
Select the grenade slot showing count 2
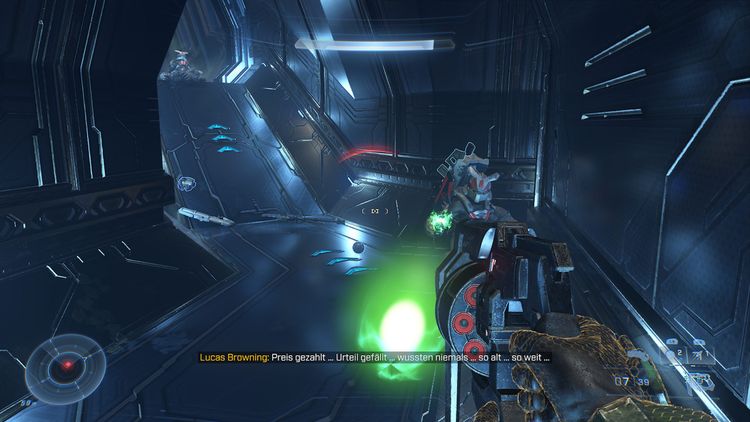point(673,356)
